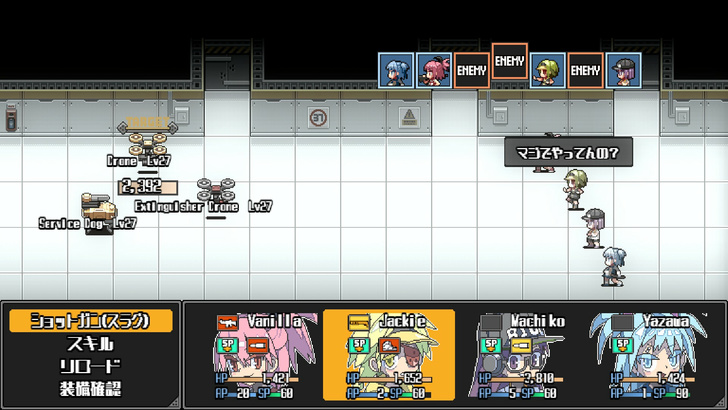728x410 pixels.
Task: Select Jackie's highlighted party card
Action: 389,355
